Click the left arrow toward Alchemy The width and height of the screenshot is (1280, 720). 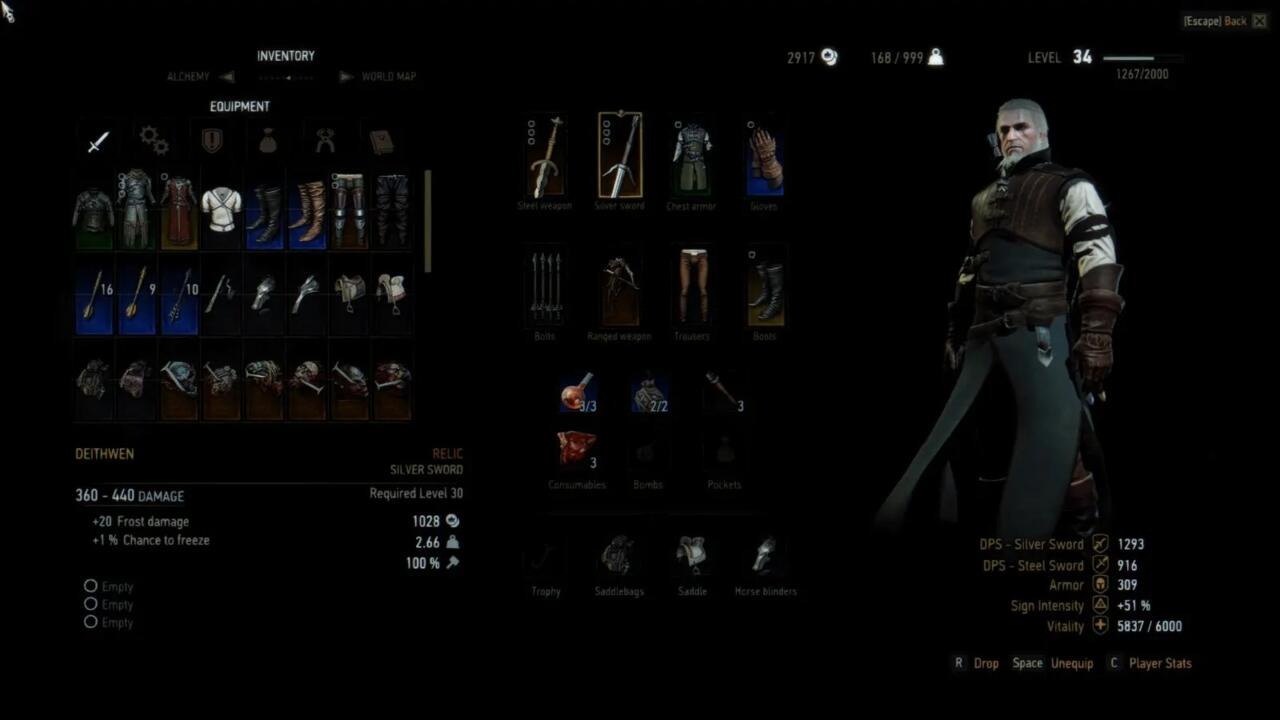[226, 76]
